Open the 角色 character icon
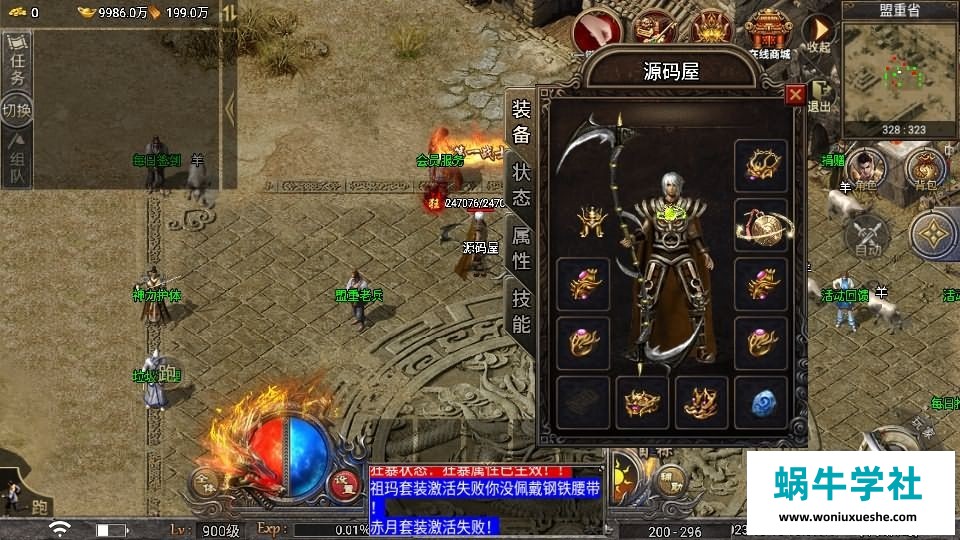Screen dimensions: 960x540 865,170
